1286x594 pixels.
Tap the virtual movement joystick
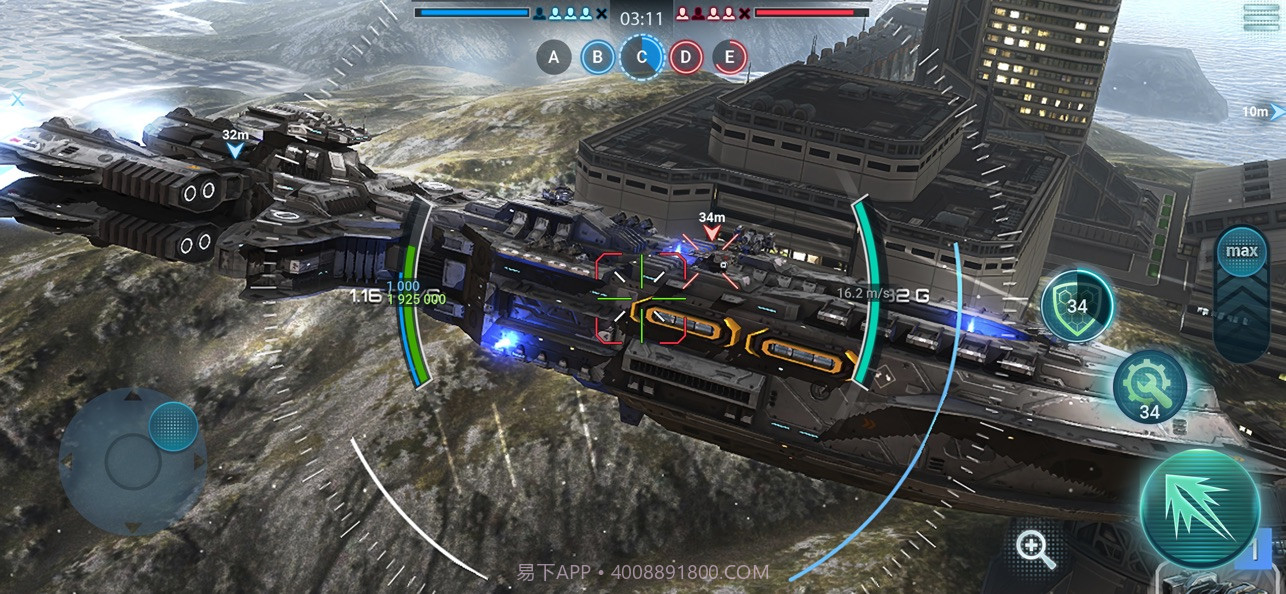[x=133, y=460]
